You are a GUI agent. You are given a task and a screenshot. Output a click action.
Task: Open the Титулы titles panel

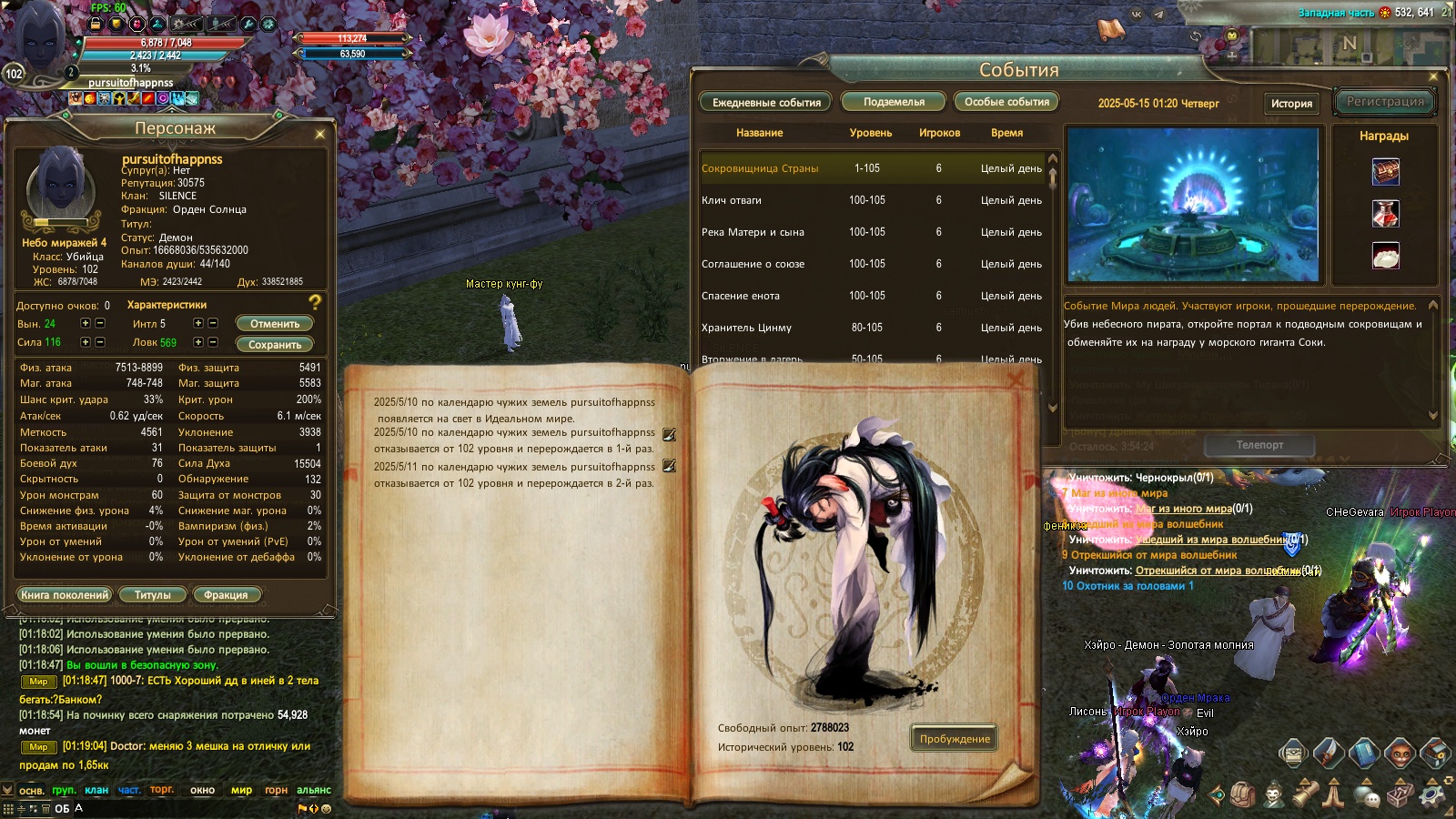[x=153, y=595]
